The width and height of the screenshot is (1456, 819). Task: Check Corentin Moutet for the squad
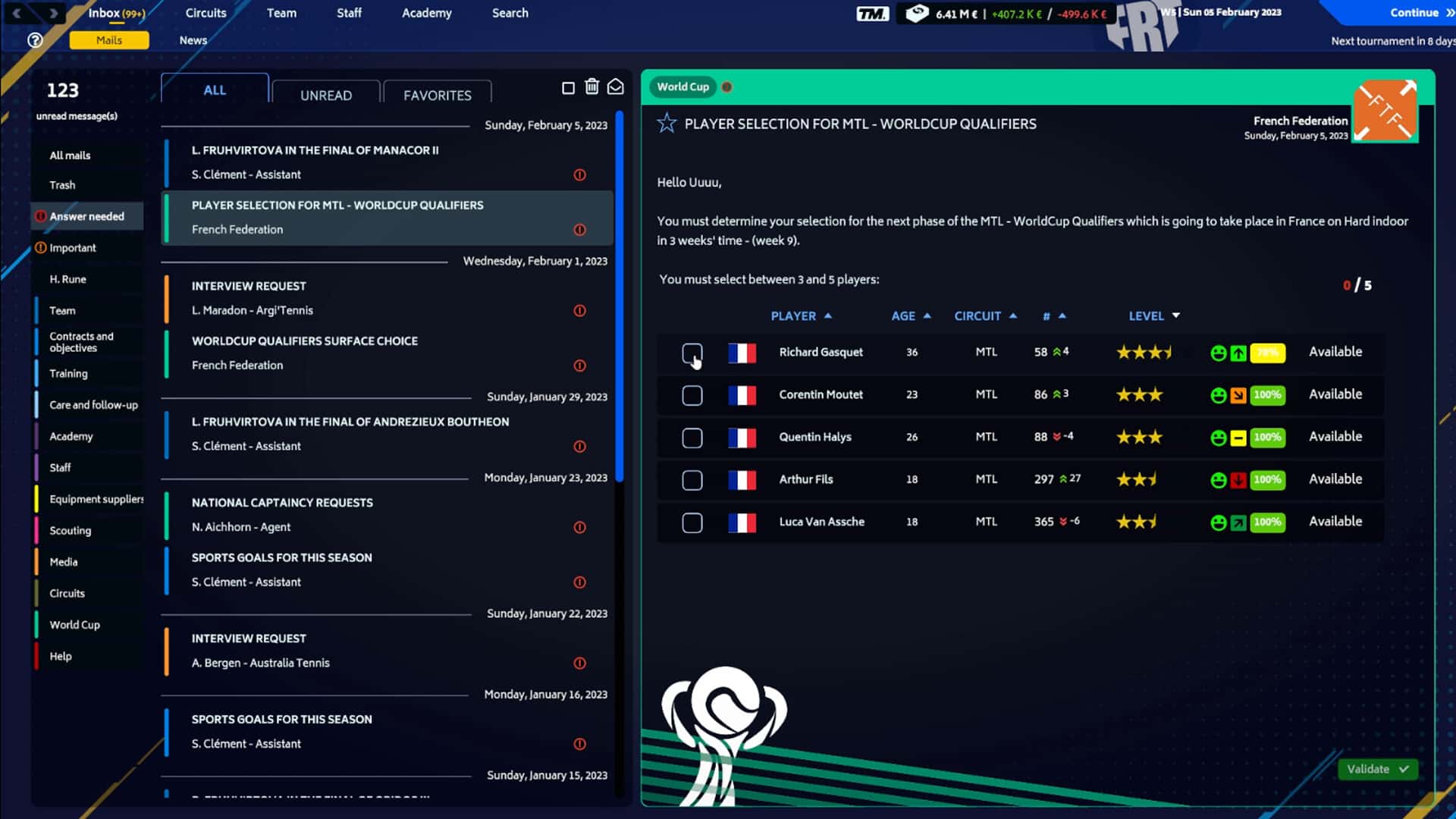click(x=692, y=394)
